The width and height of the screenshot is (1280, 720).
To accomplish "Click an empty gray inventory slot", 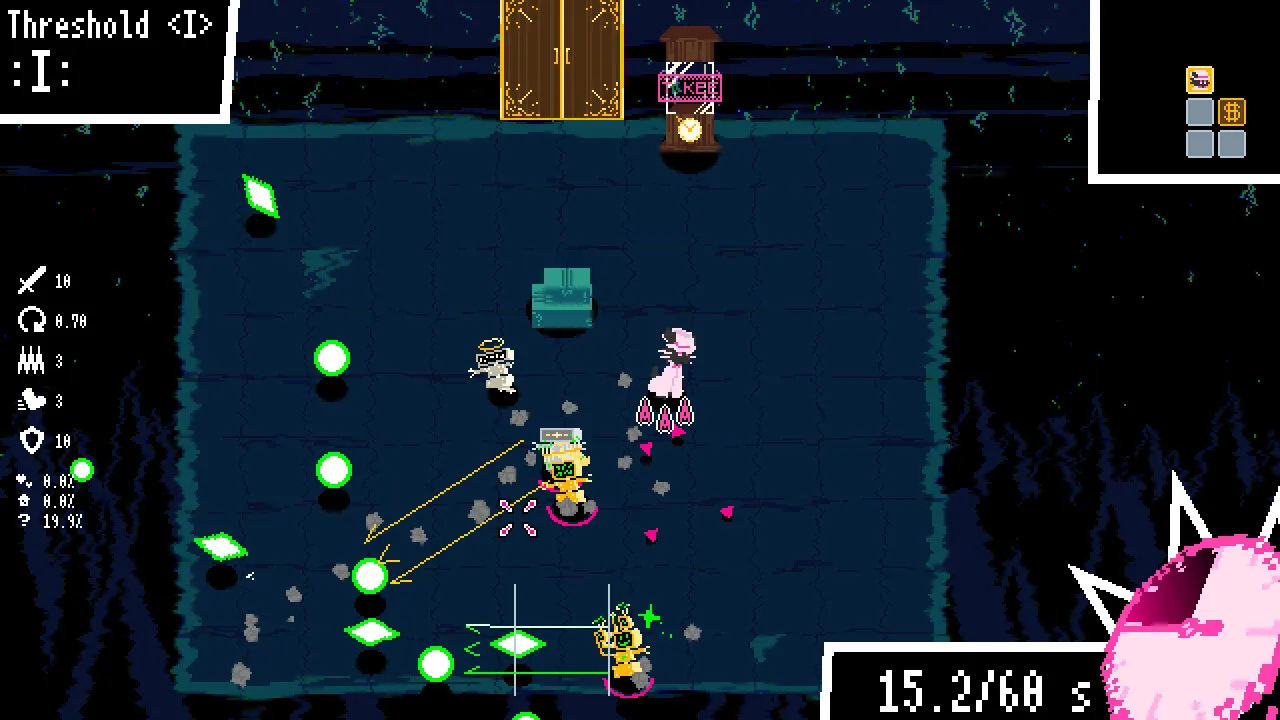I will click(x=1199, y=143).
